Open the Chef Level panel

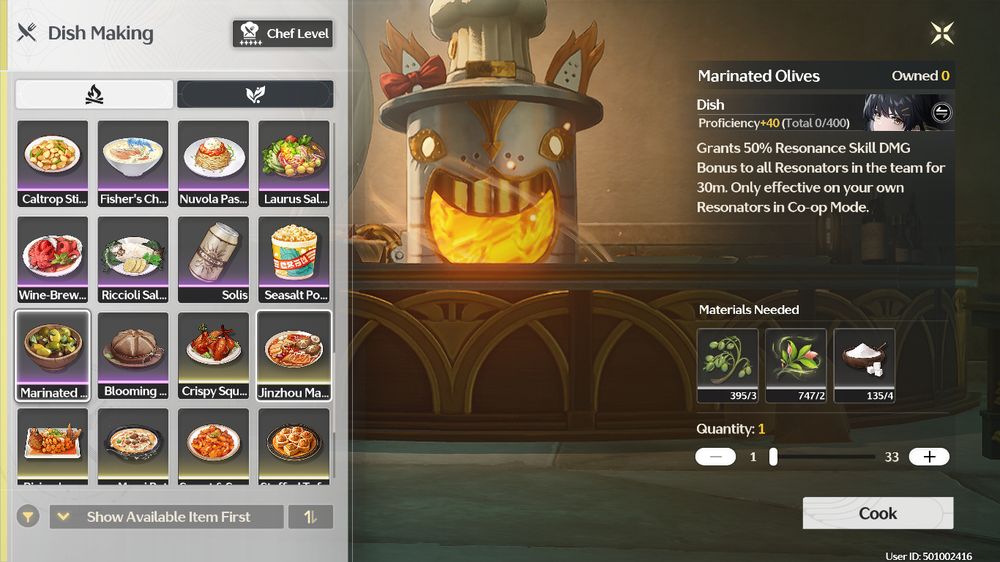(283, 34)
